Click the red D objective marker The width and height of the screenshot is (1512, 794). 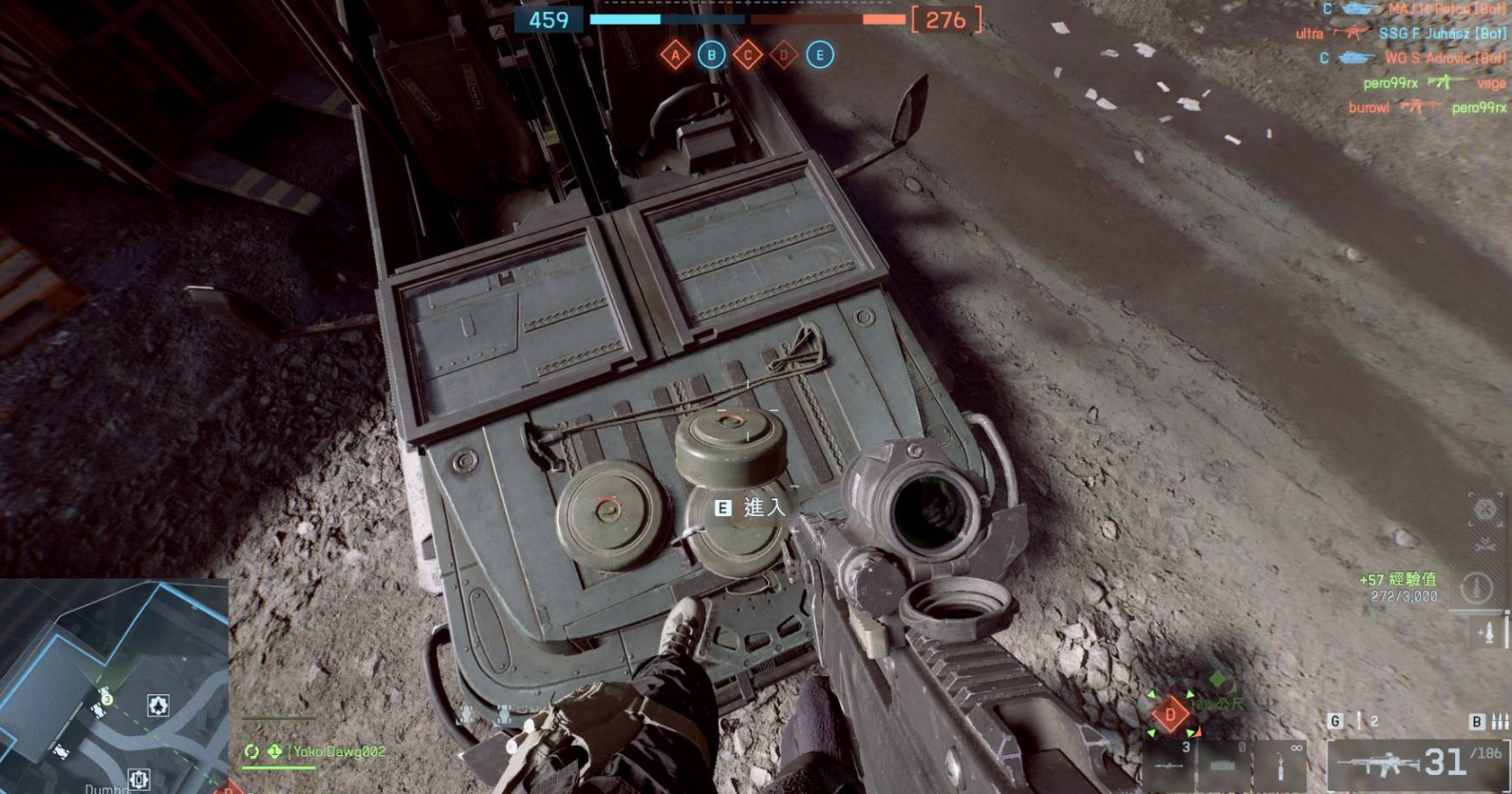click(1170, 713)
